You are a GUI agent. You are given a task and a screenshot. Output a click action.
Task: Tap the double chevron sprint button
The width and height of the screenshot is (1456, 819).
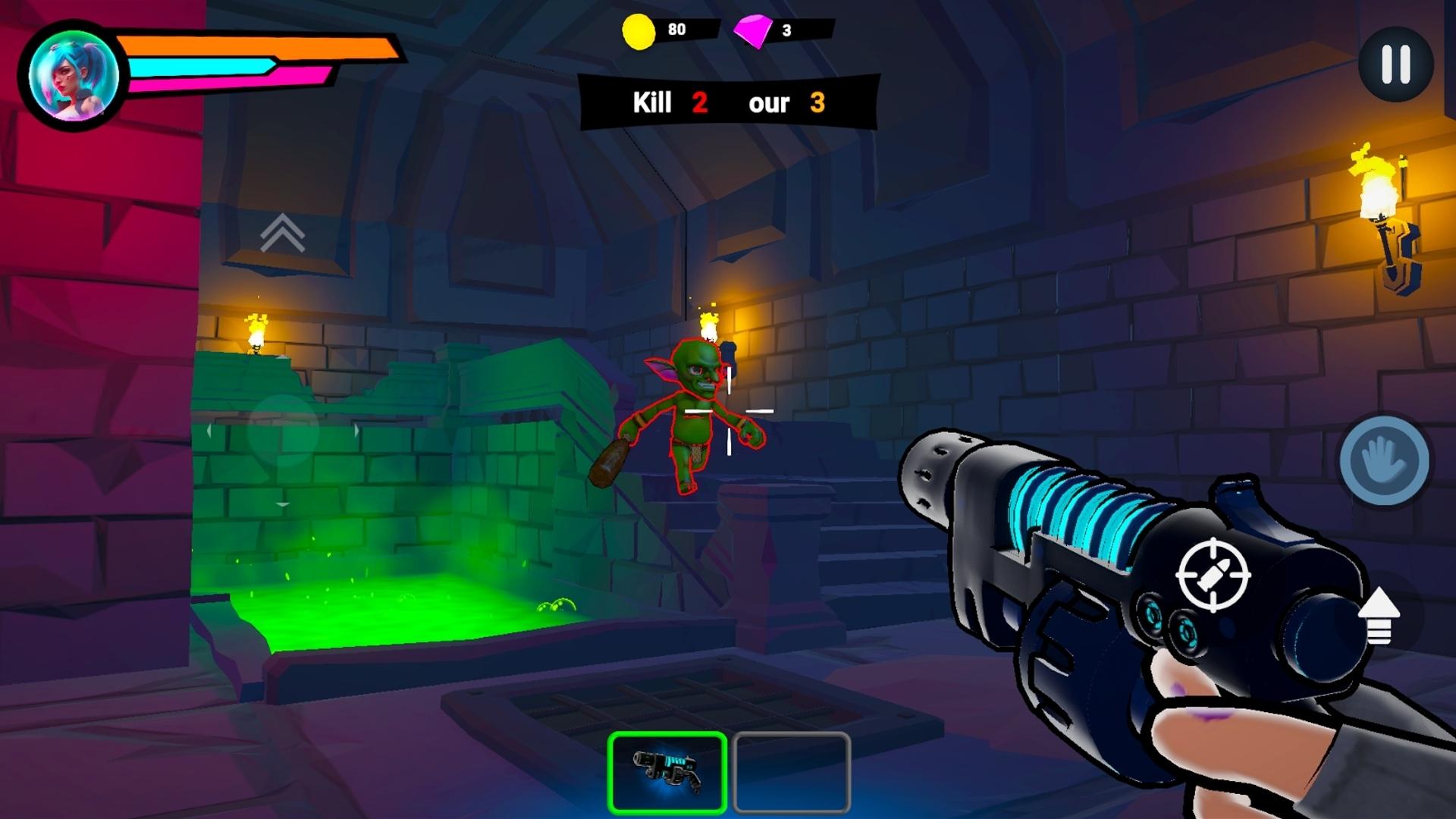click(x=282, y=233)
